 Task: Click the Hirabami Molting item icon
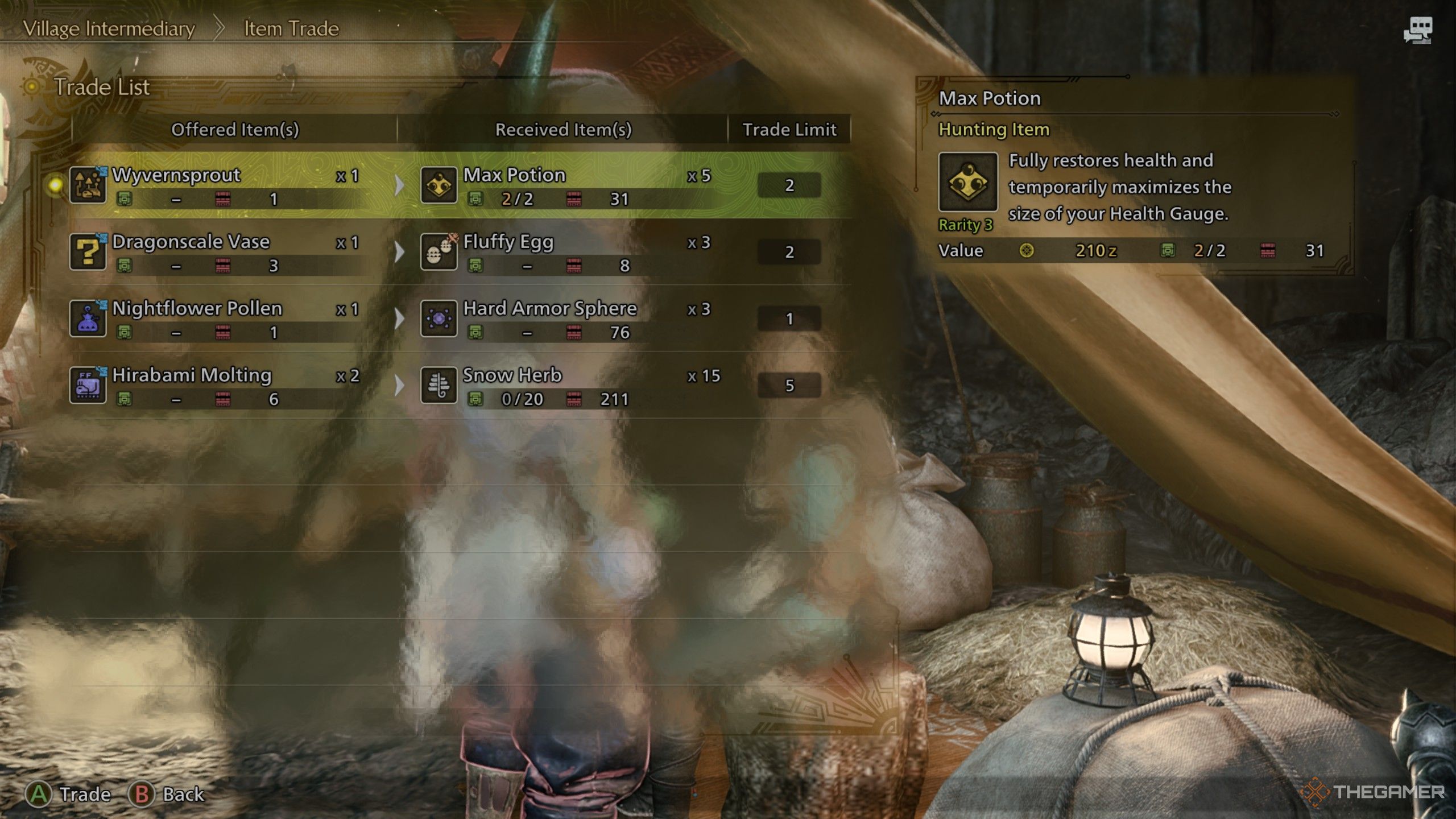pyautogui.click(x=88, y=386)
